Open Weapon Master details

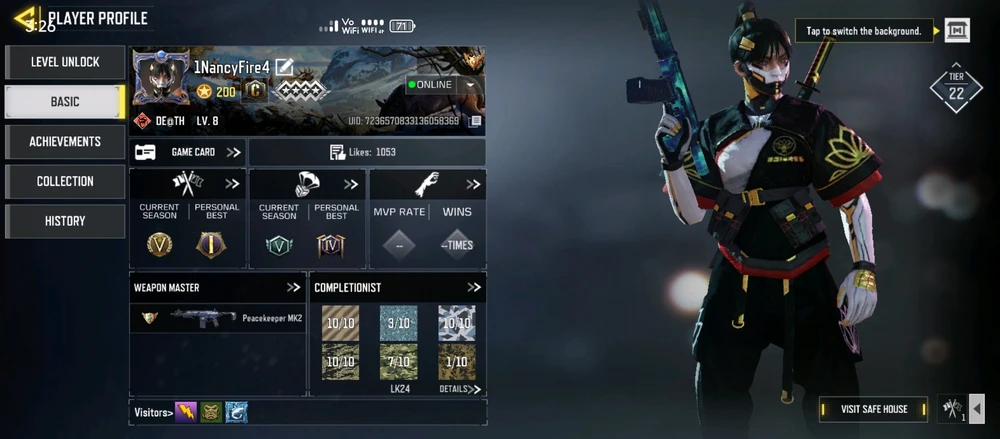click(x=293, y=288)
